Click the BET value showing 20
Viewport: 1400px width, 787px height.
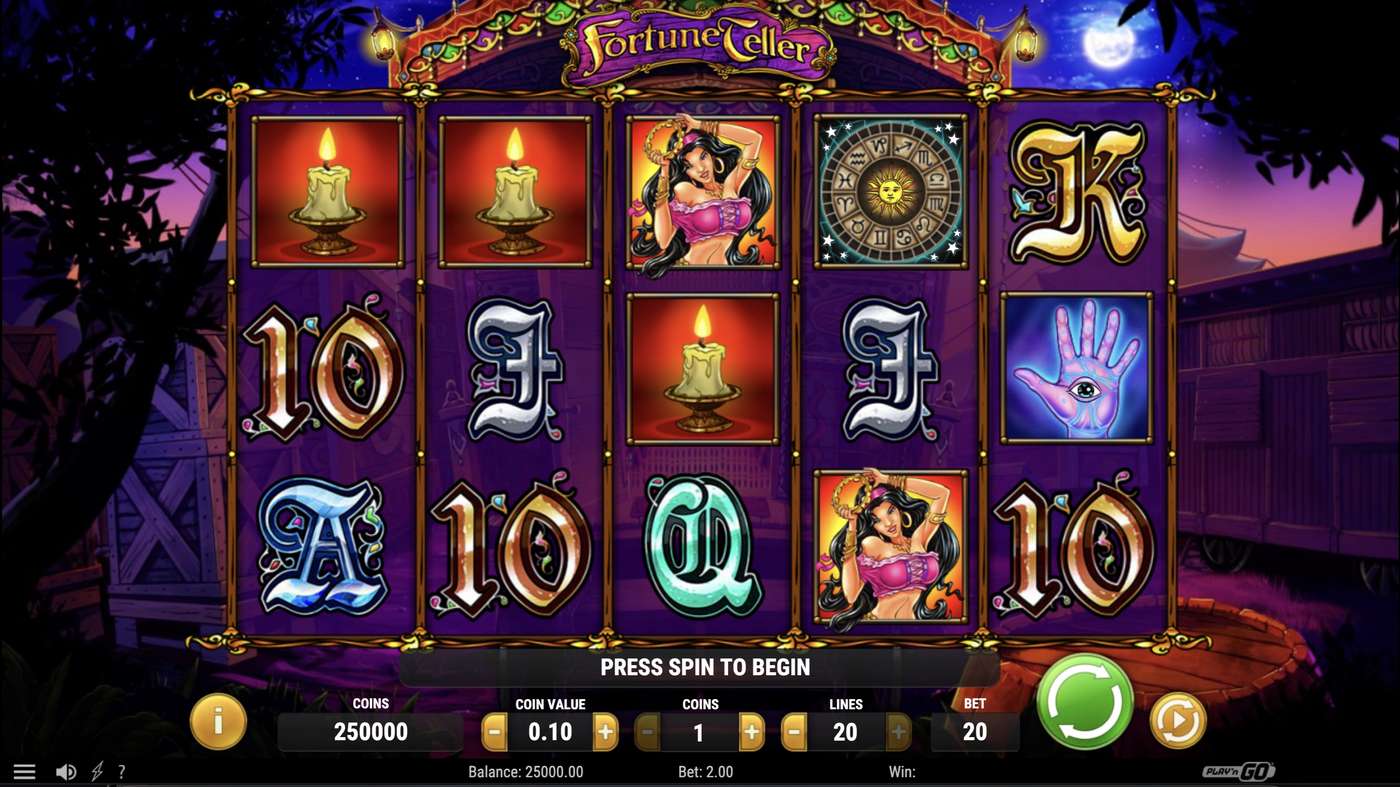click(x=975, y=732)
